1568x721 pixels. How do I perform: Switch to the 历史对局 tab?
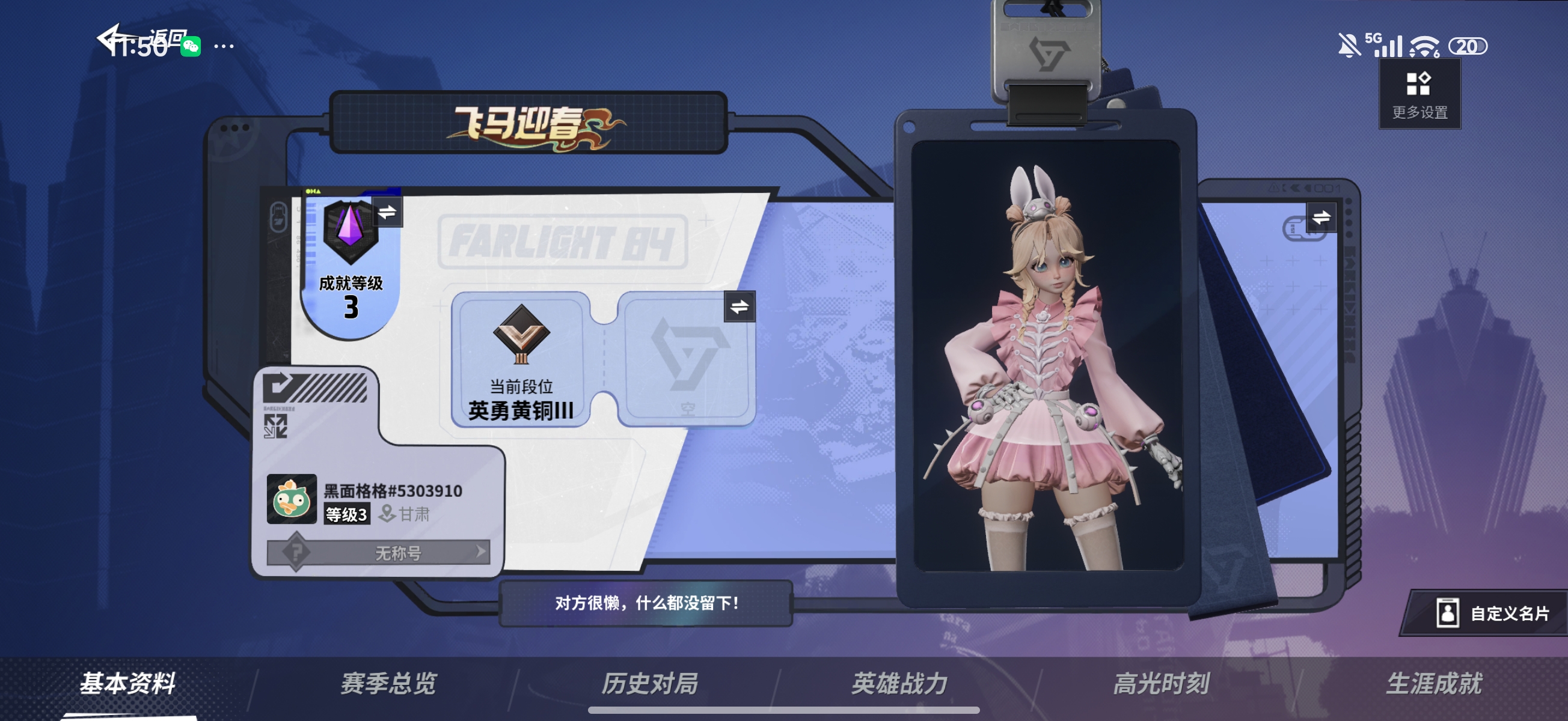pos(649,683)
